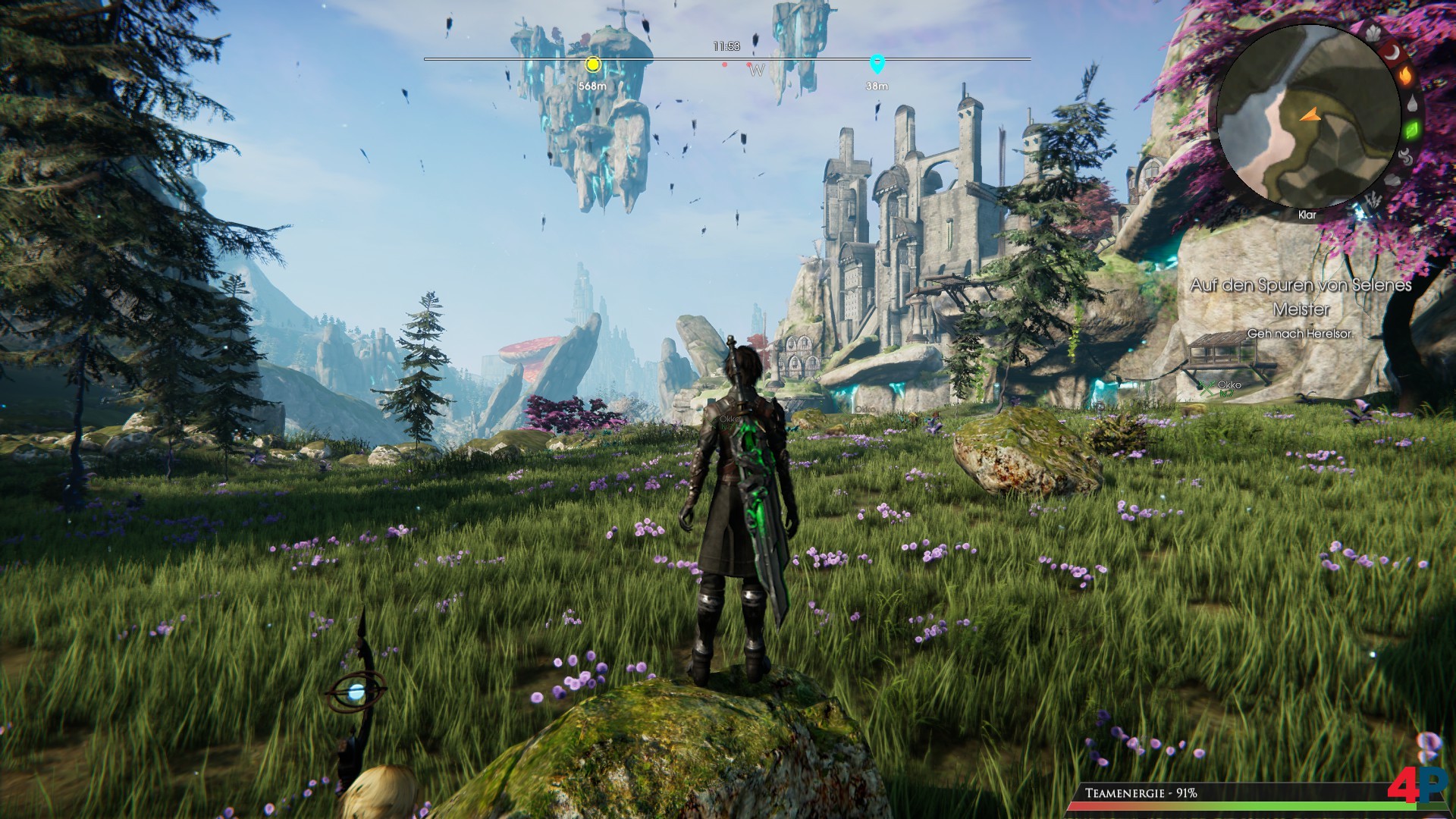Screen dimensions: 1456x819
Task: Click the grey rock element icon
Action: pyautogui.click(x=1392, y=180)
